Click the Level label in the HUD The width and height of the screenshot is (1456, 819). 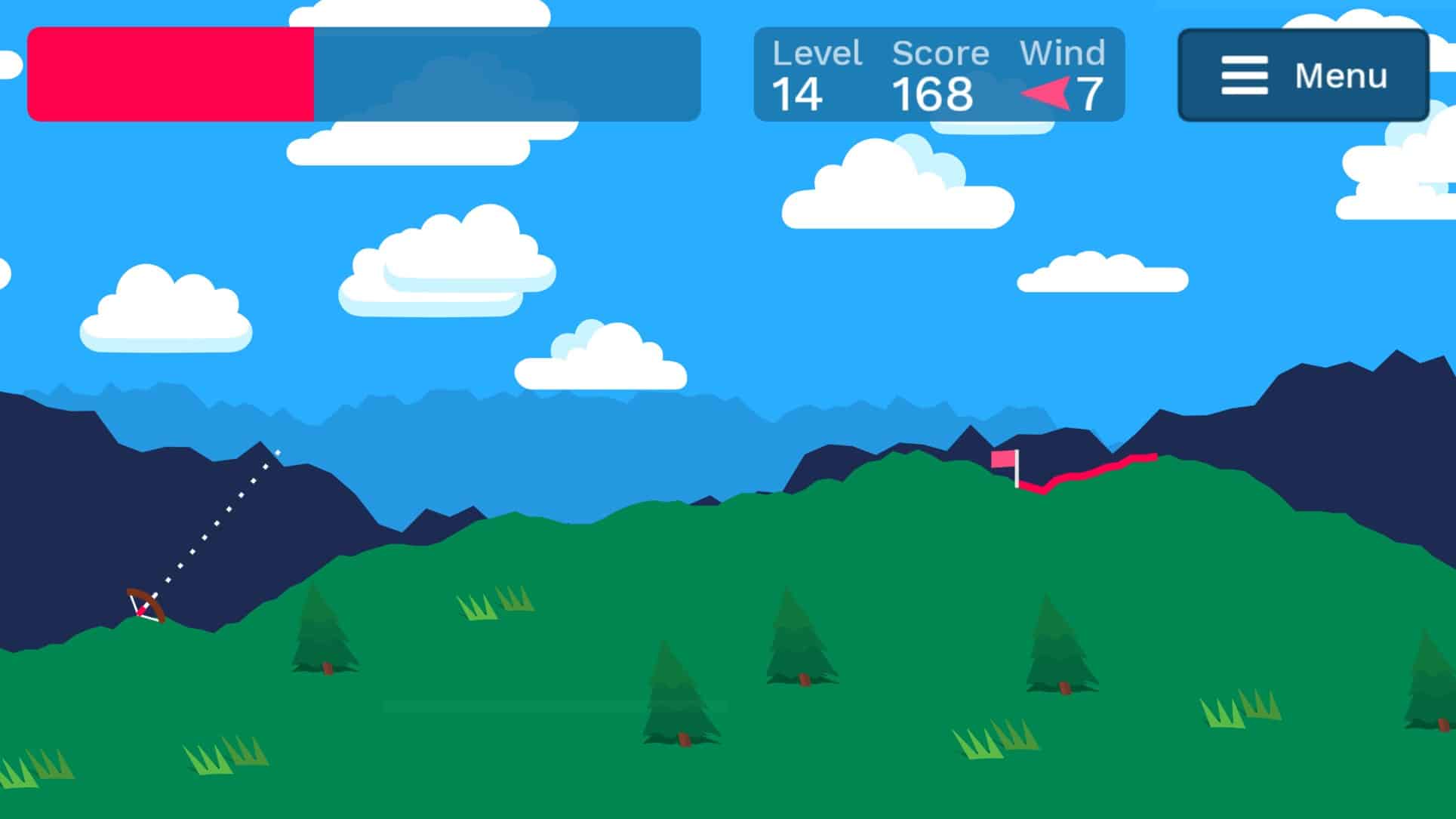pos(817,53)
